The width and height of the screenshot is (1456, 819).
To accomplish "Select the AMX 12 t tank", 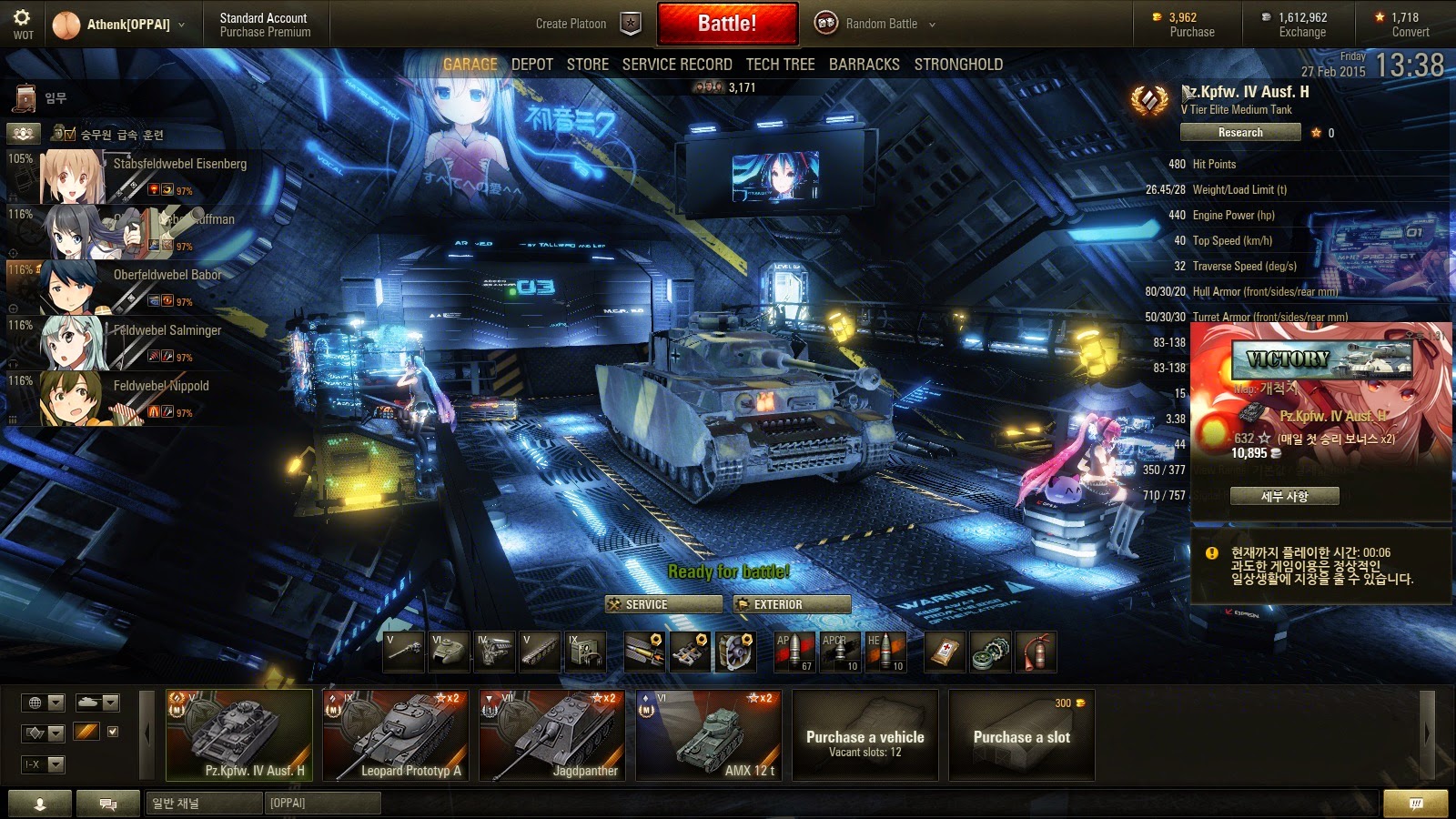I will click(709, 735).
